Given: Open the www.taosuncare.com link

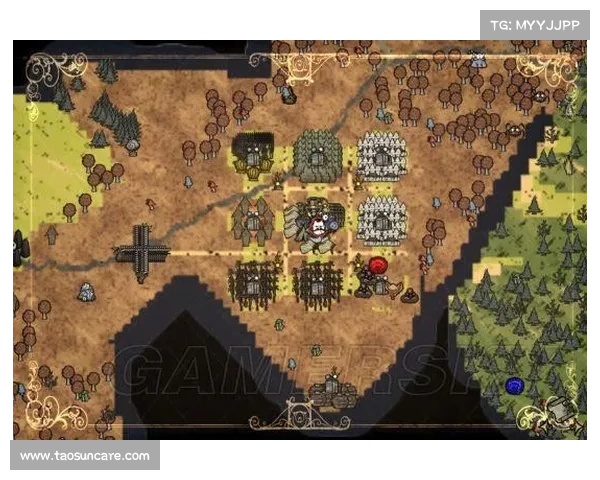Looking at the screenshot, I should coord(84,456).
